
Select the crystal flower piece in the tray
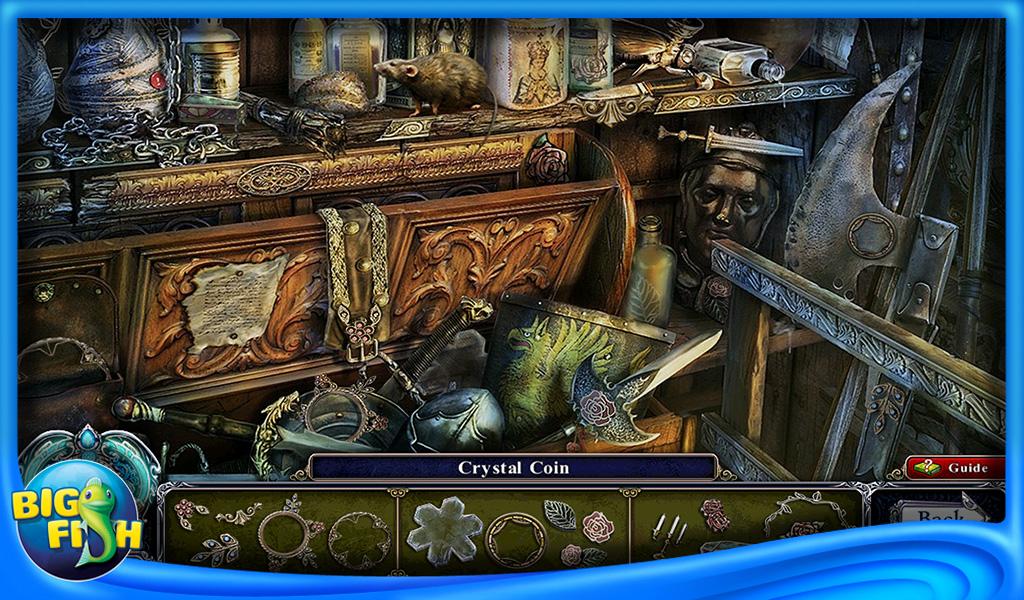point(444,530)
